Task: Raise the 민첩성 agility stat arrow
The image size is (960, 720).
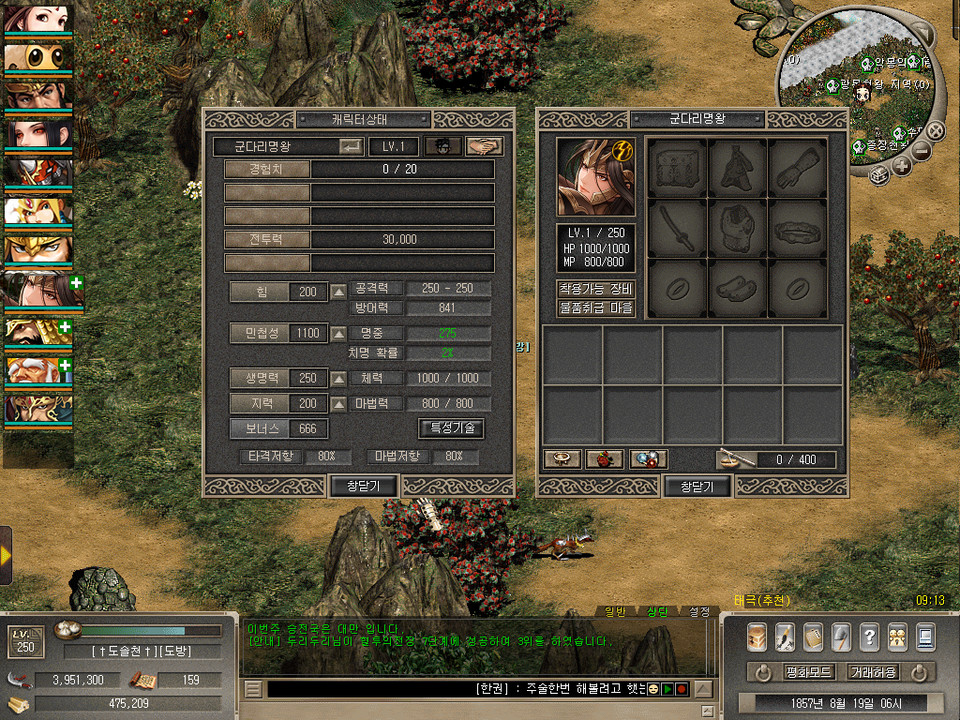Action: (339, 333)
